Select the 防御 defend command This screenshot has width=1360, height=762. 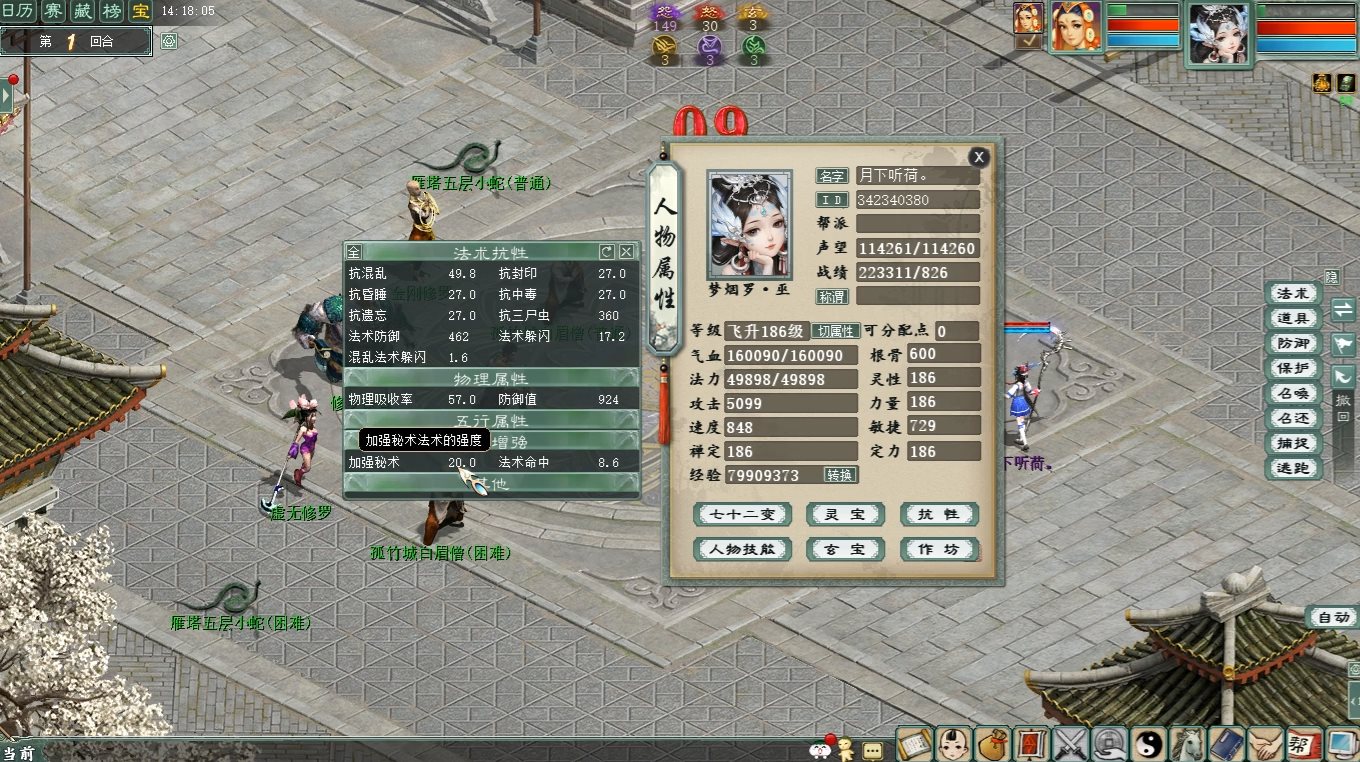[x=1292, y=343]
